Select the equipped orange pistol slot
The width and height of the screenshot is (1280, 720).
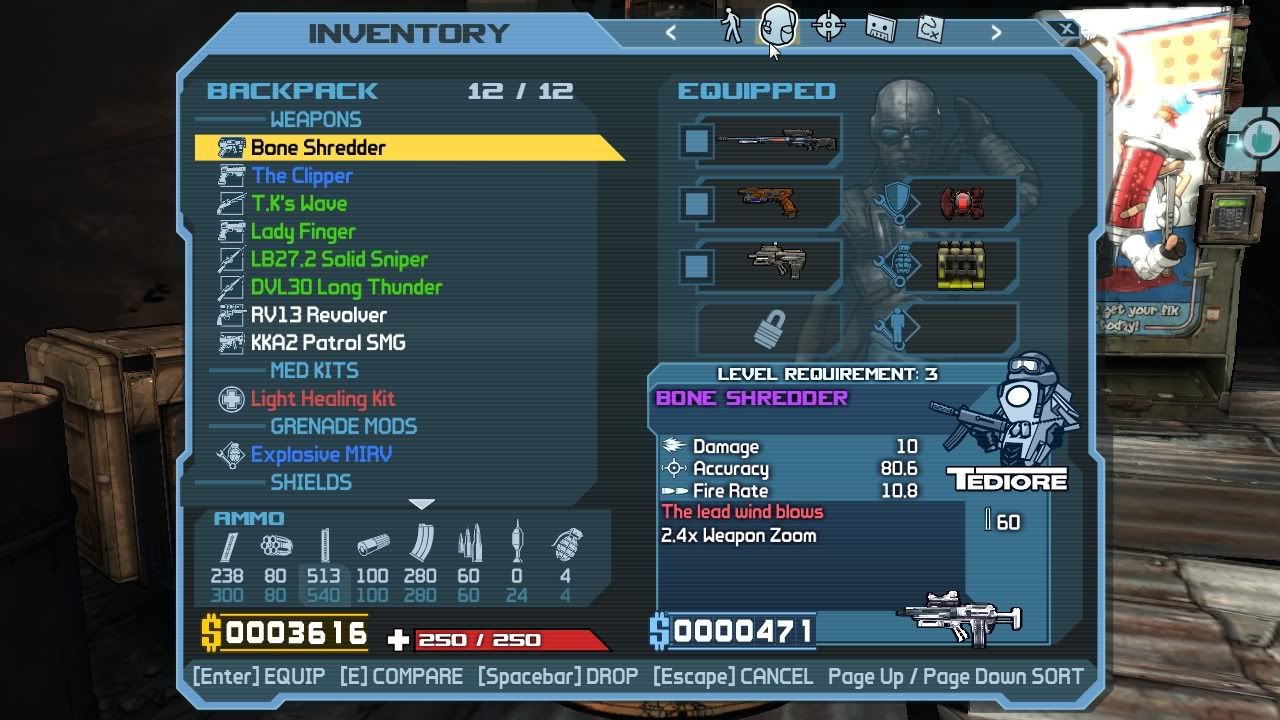[x=768, y=204]
